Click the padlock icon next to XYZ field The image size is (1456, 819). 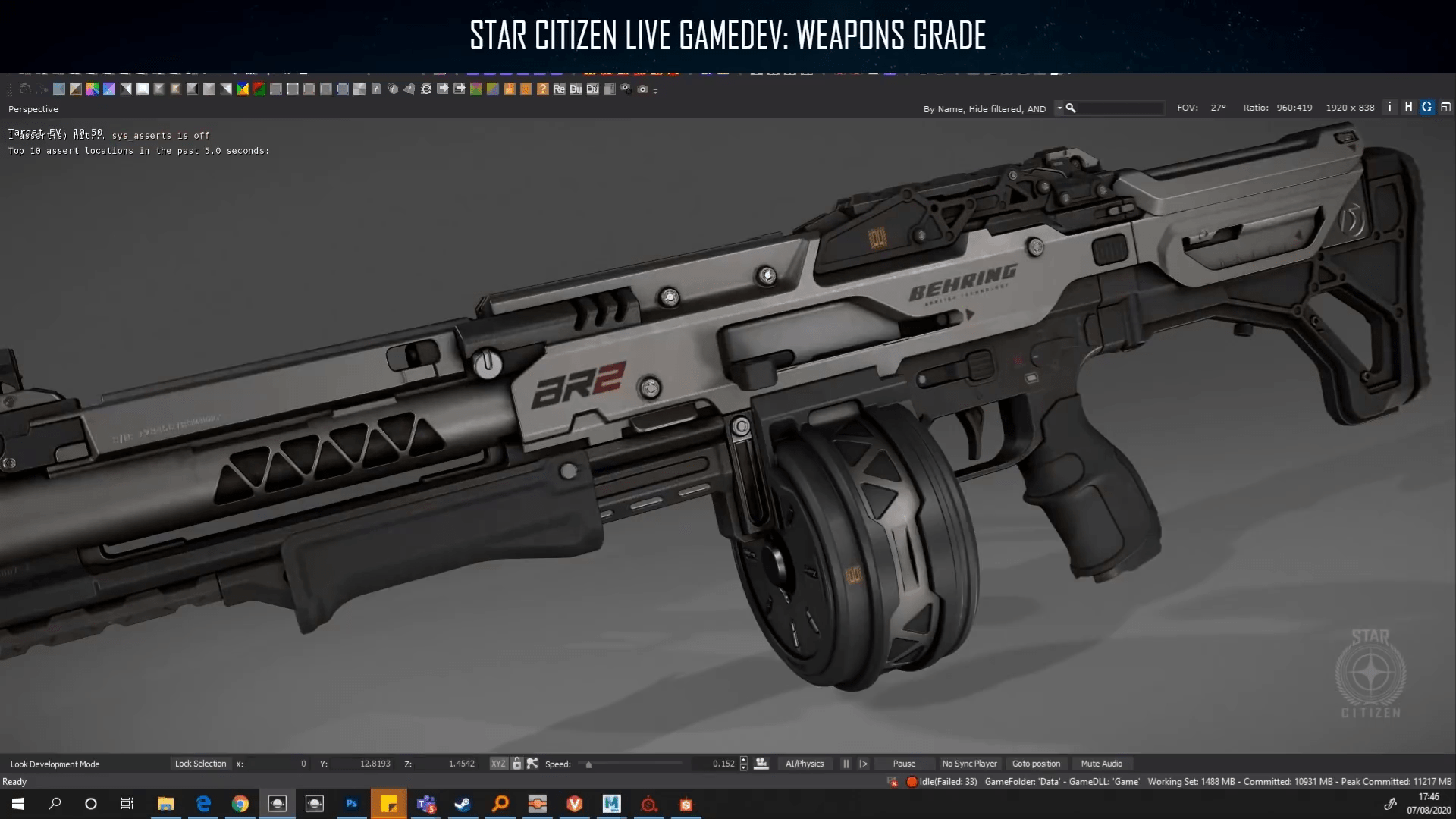click(x=517, y=764)
